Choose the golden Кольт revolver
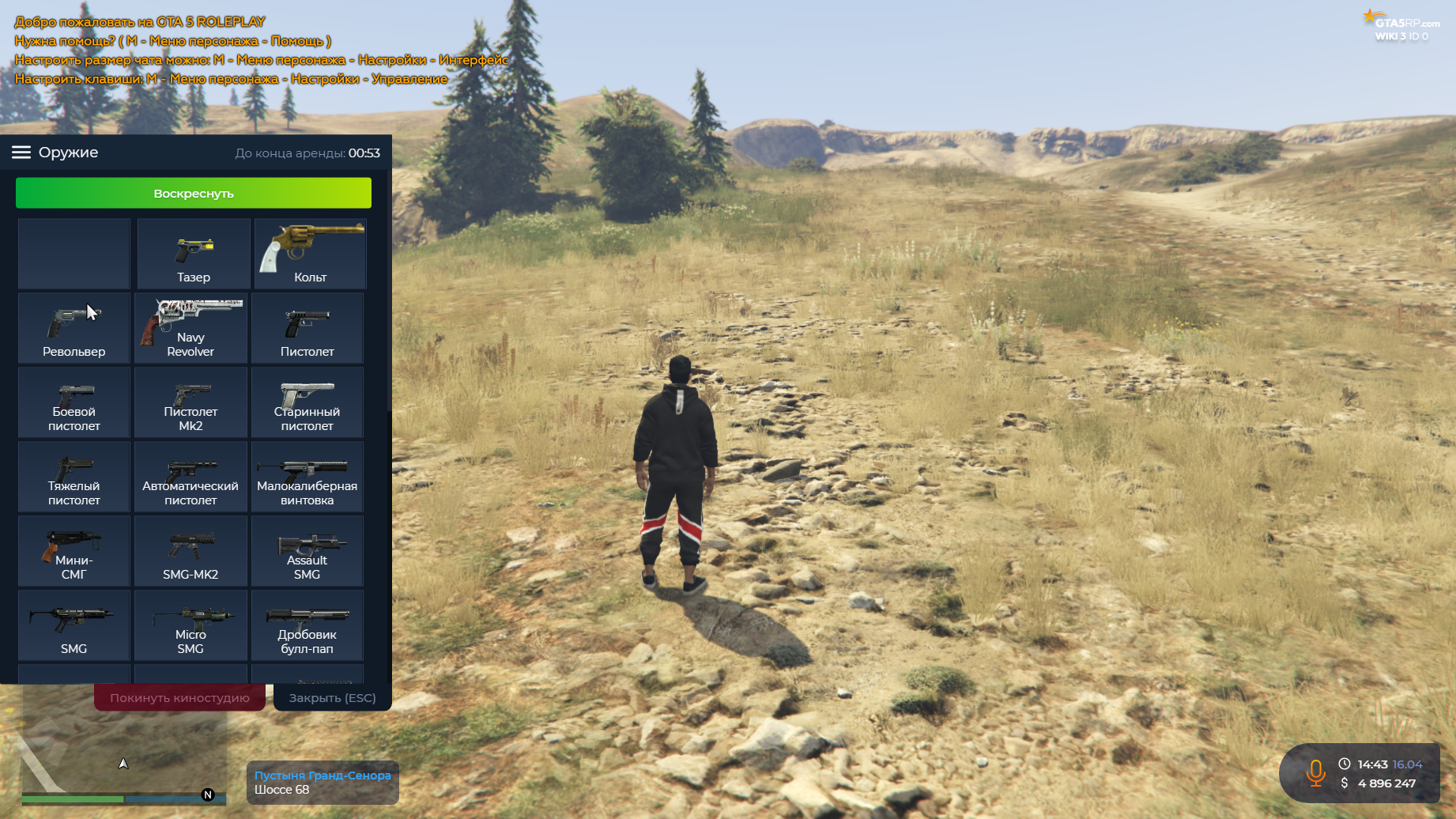 pos(310,255)
